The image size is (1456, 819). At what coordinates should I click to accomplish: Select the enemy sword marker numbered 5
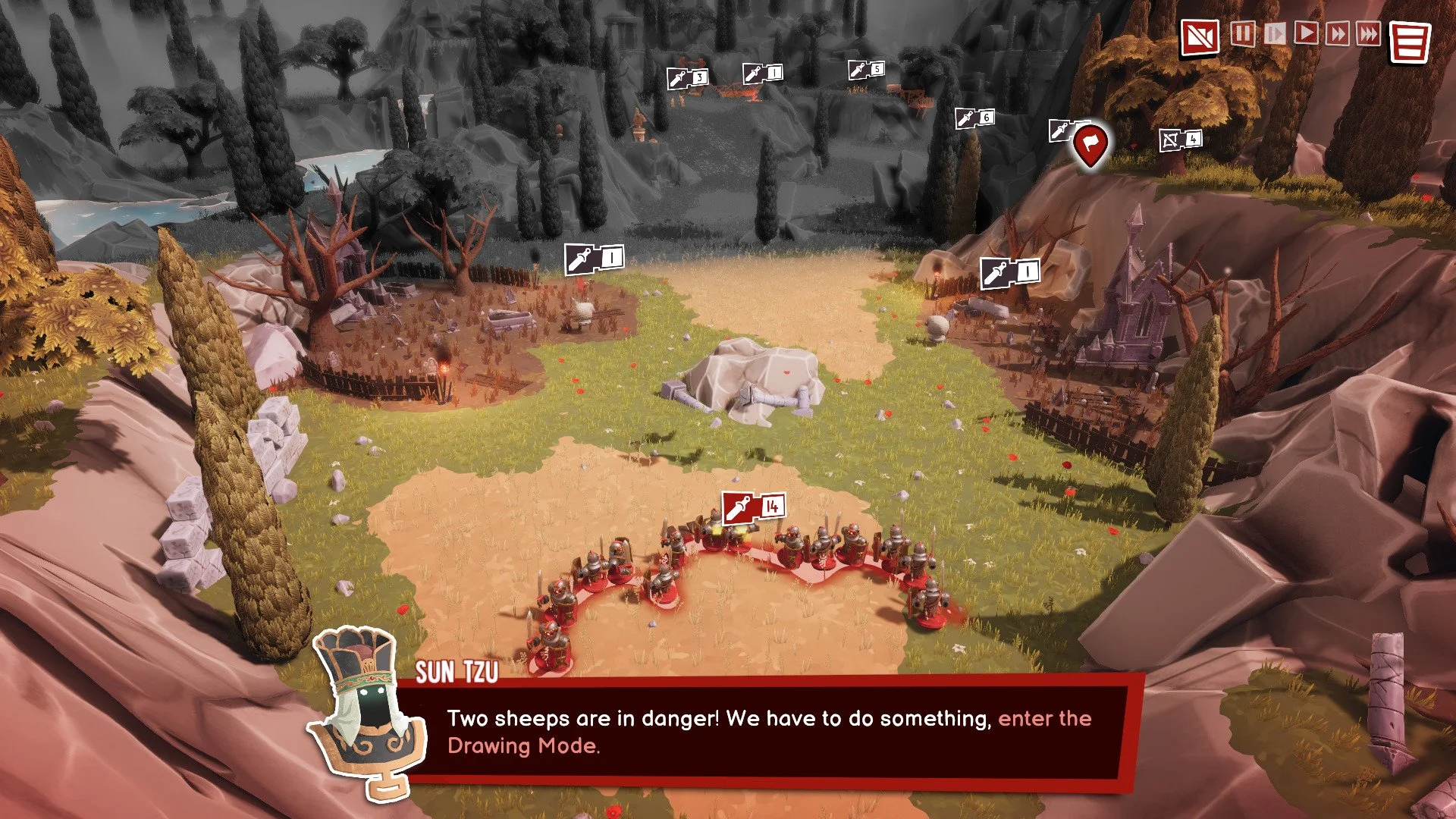[866, 70]
